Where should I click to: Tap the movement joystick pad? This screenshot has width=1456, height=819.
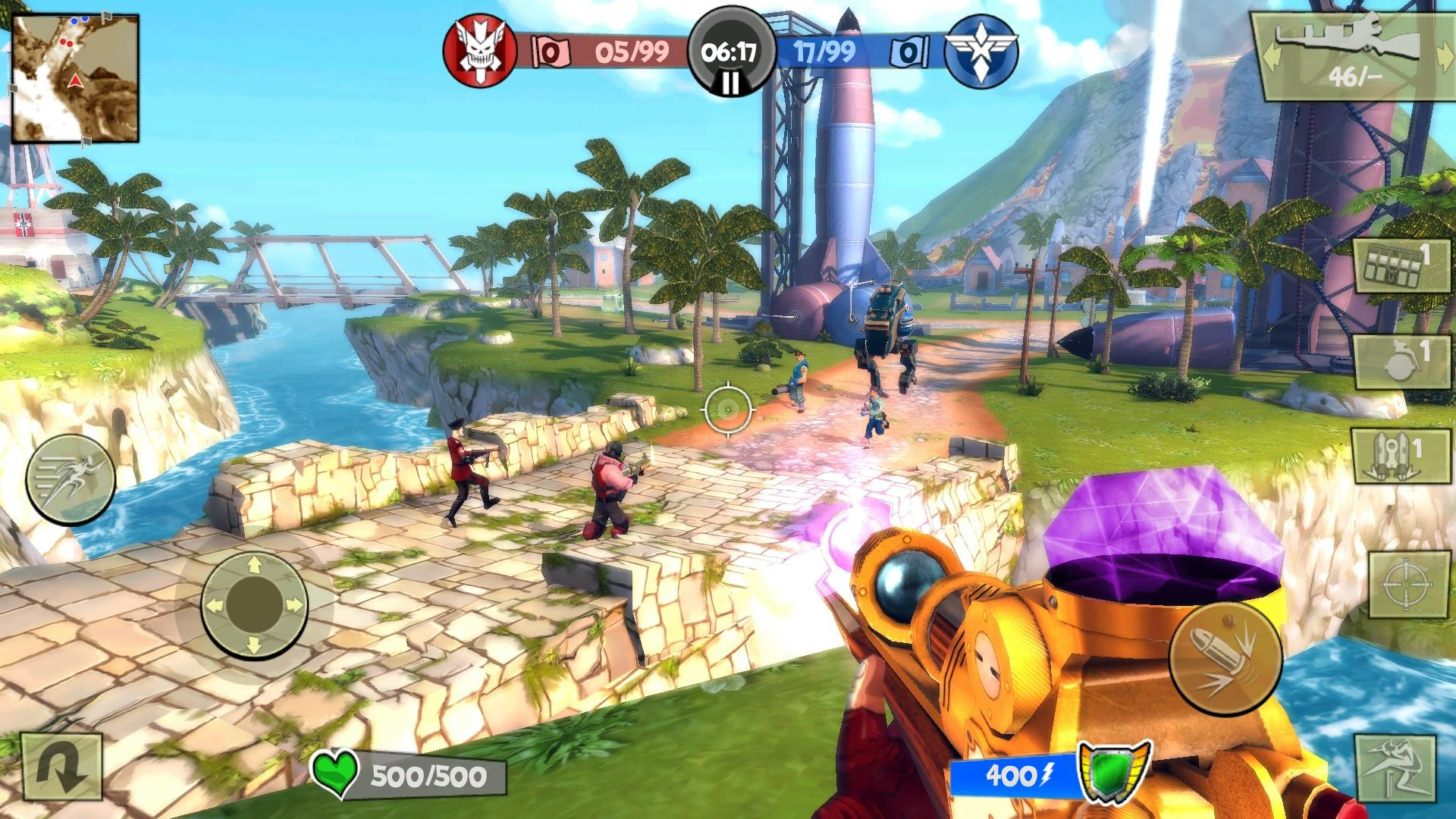[x=254, y=604]
